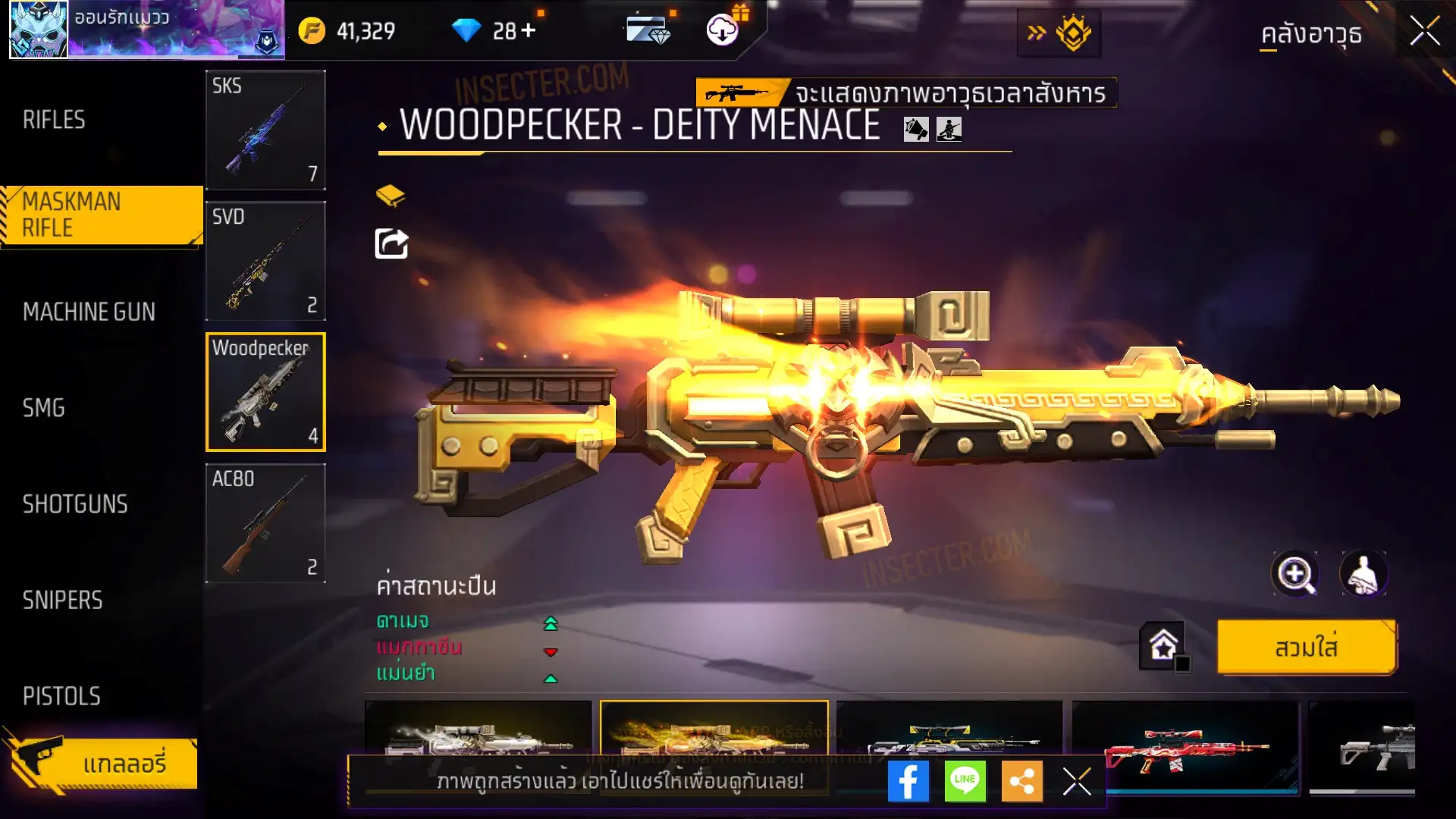Equip the skin with the yellow button
This screenshot has width=1456, height=819.
[x=1307, y=648]
